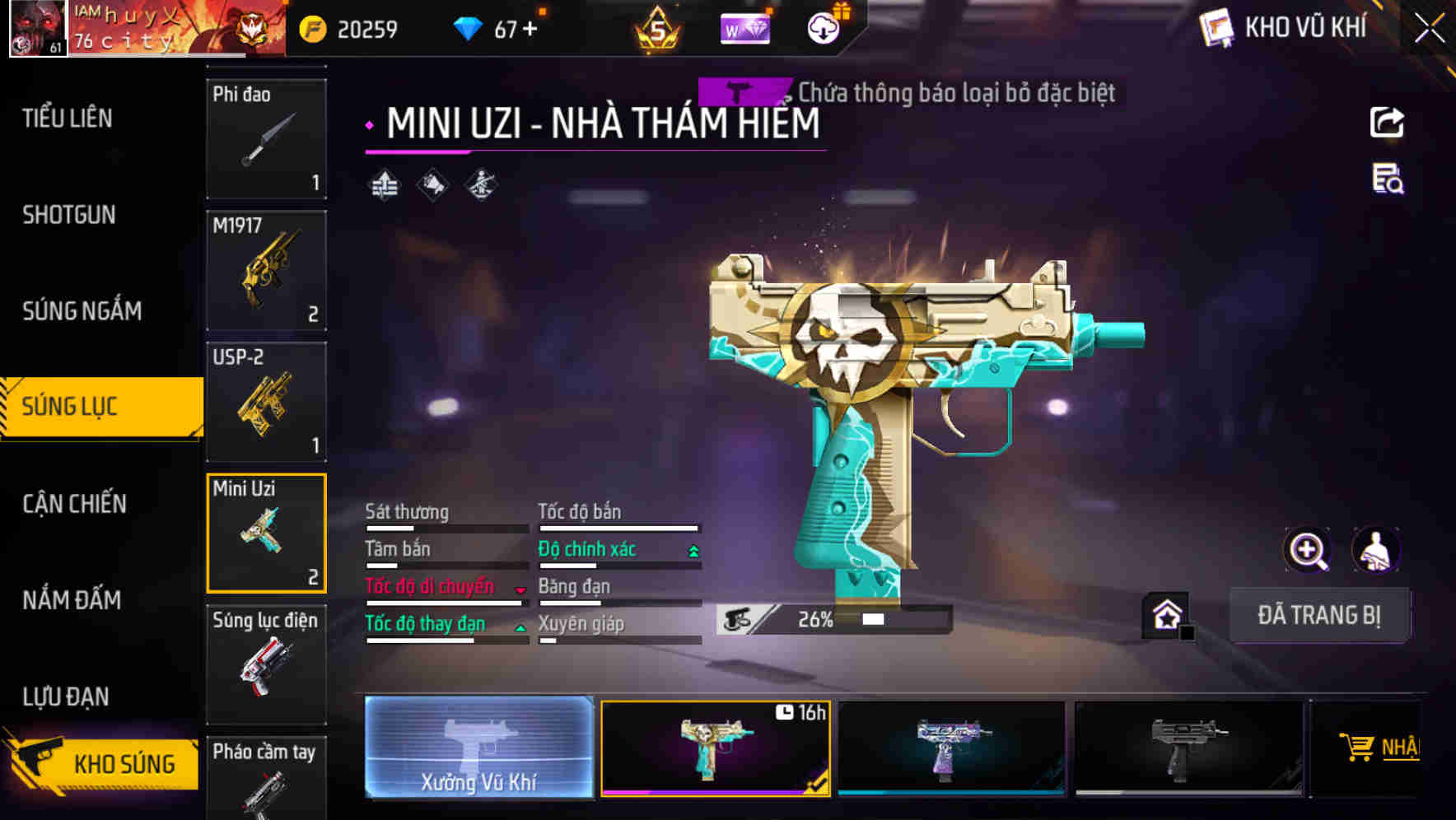This screenshot has height=820, width=1456.
Task: Open the upgrade arrow icon under weapon name
Action: coord(383,184)
